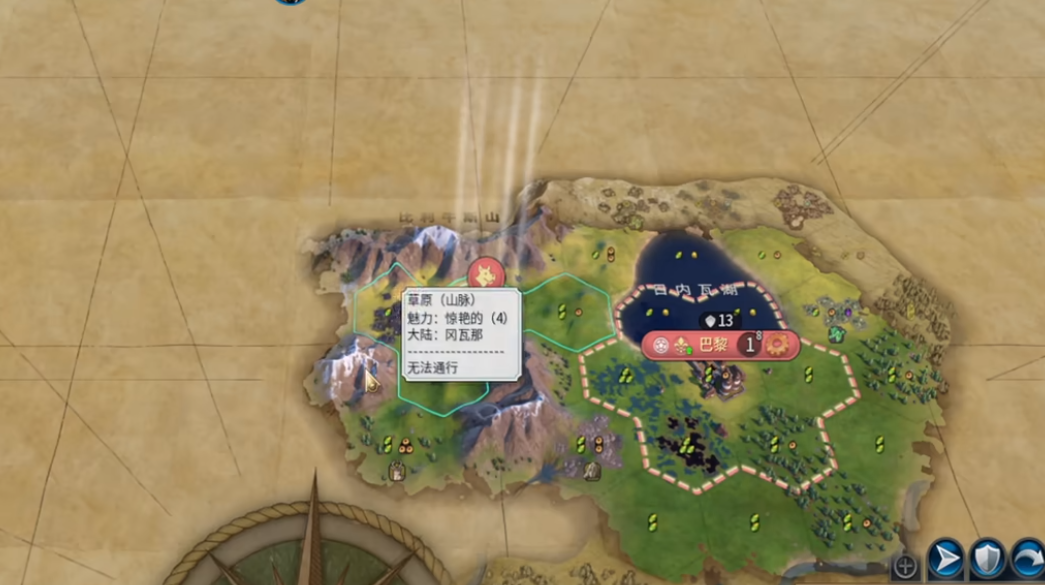Select the 巴黎 city banner
Image resolution: width=1045 pixels, height=585 pixels.
[712, 345]
